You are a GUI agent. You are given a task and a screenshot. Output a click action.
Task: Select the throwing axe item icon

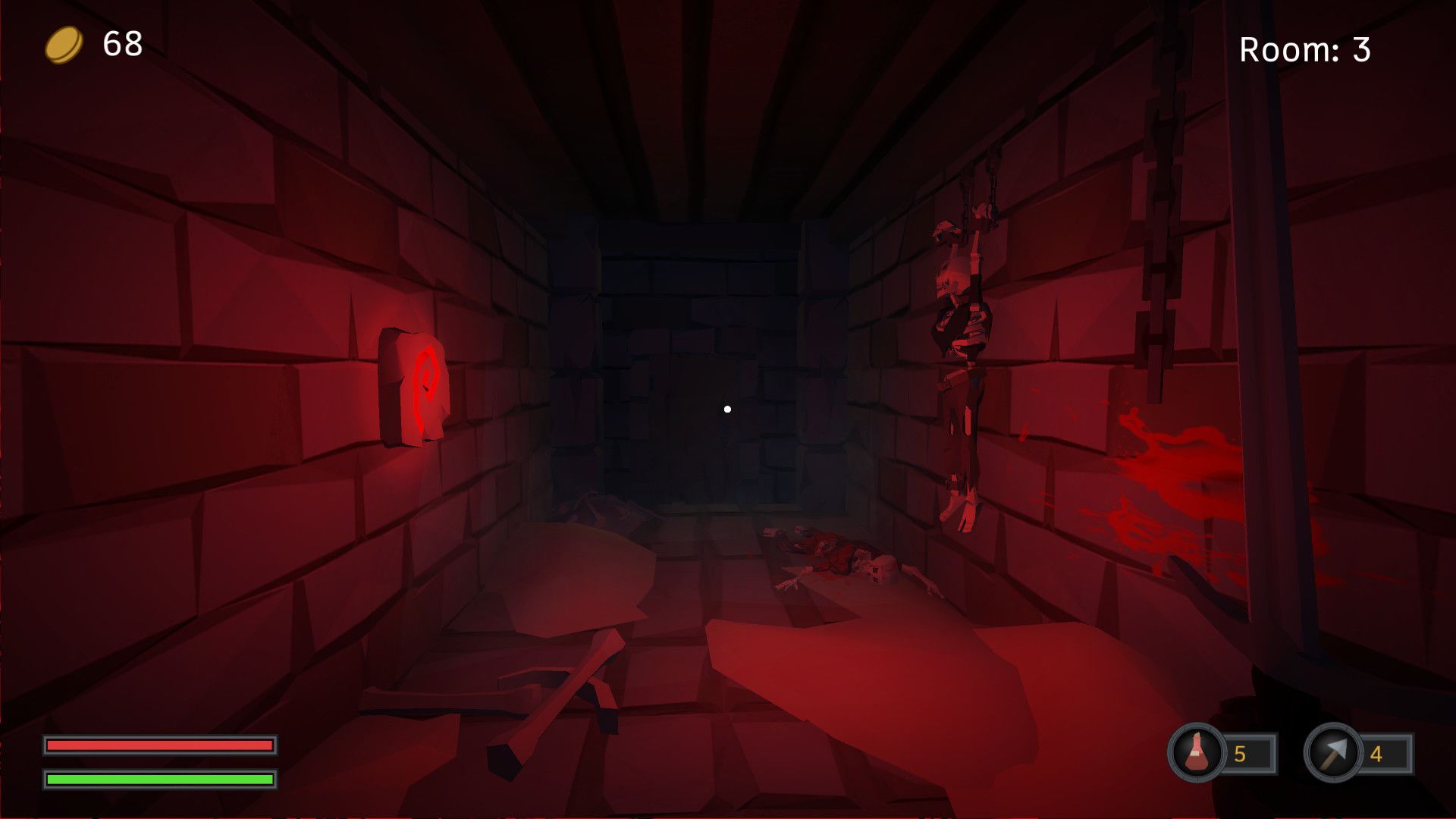(1332, 753)
